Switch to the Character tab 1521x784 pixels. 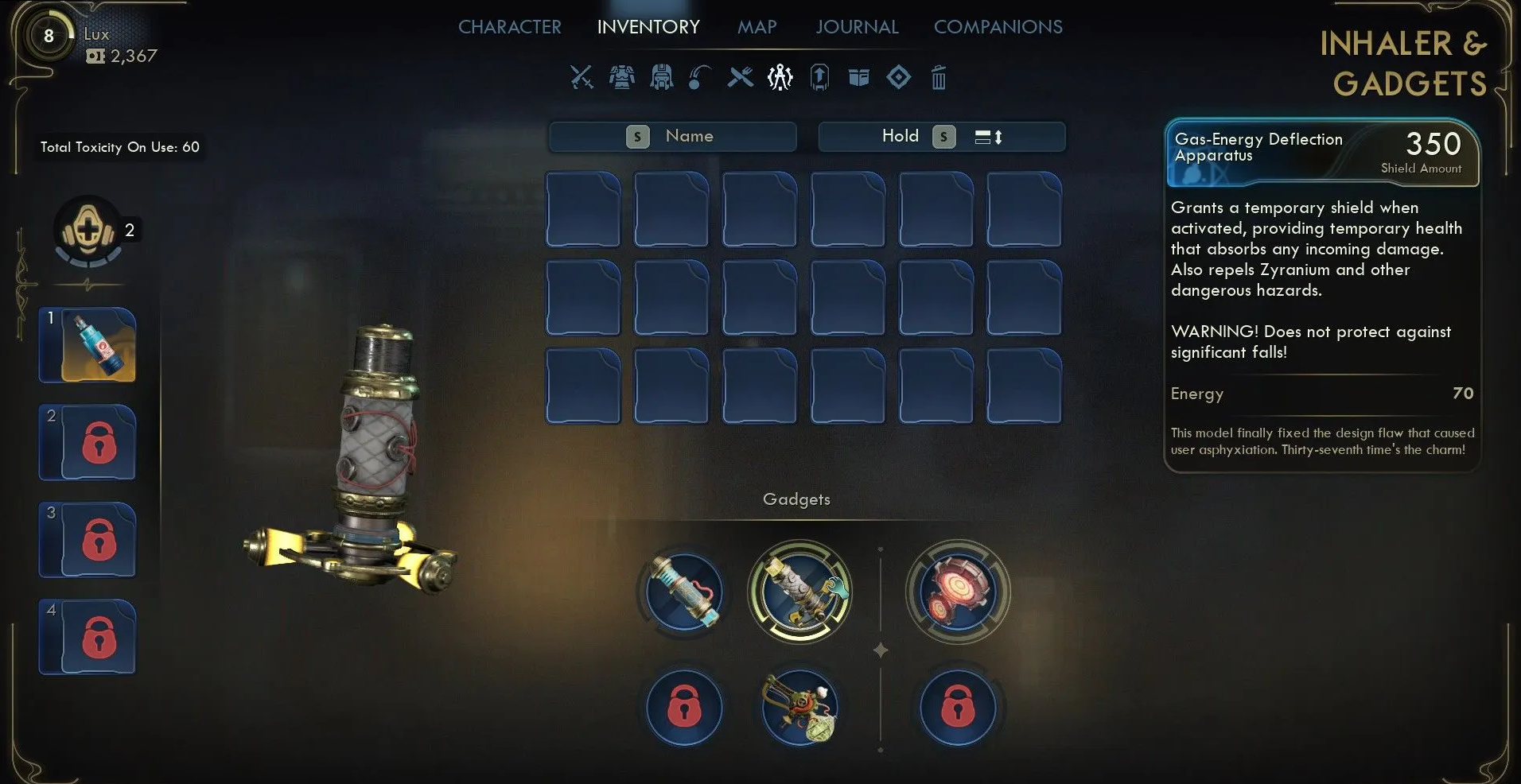point(509,27)
